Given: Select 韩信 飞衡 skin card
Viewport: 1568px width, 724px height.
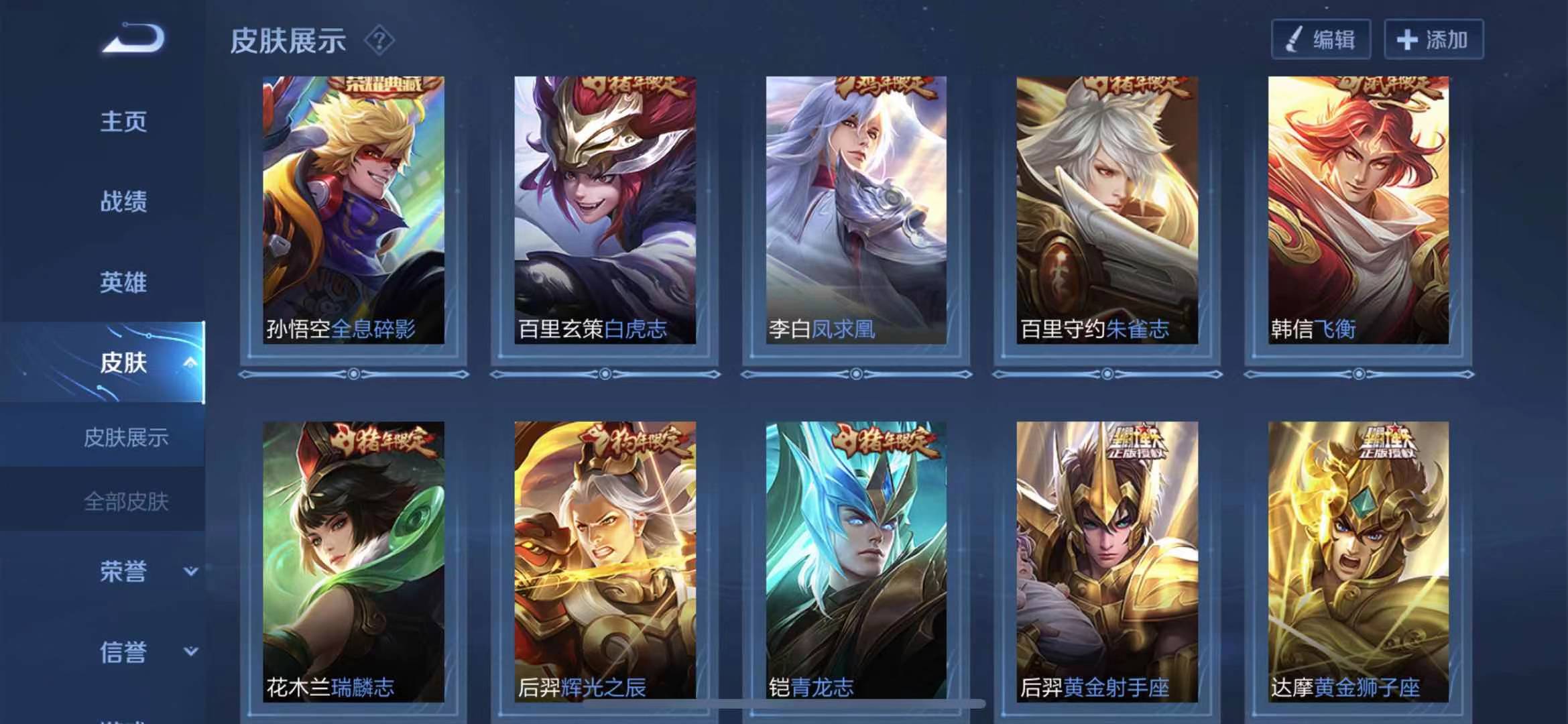Looking at the screenshot, I should 1358,210.
